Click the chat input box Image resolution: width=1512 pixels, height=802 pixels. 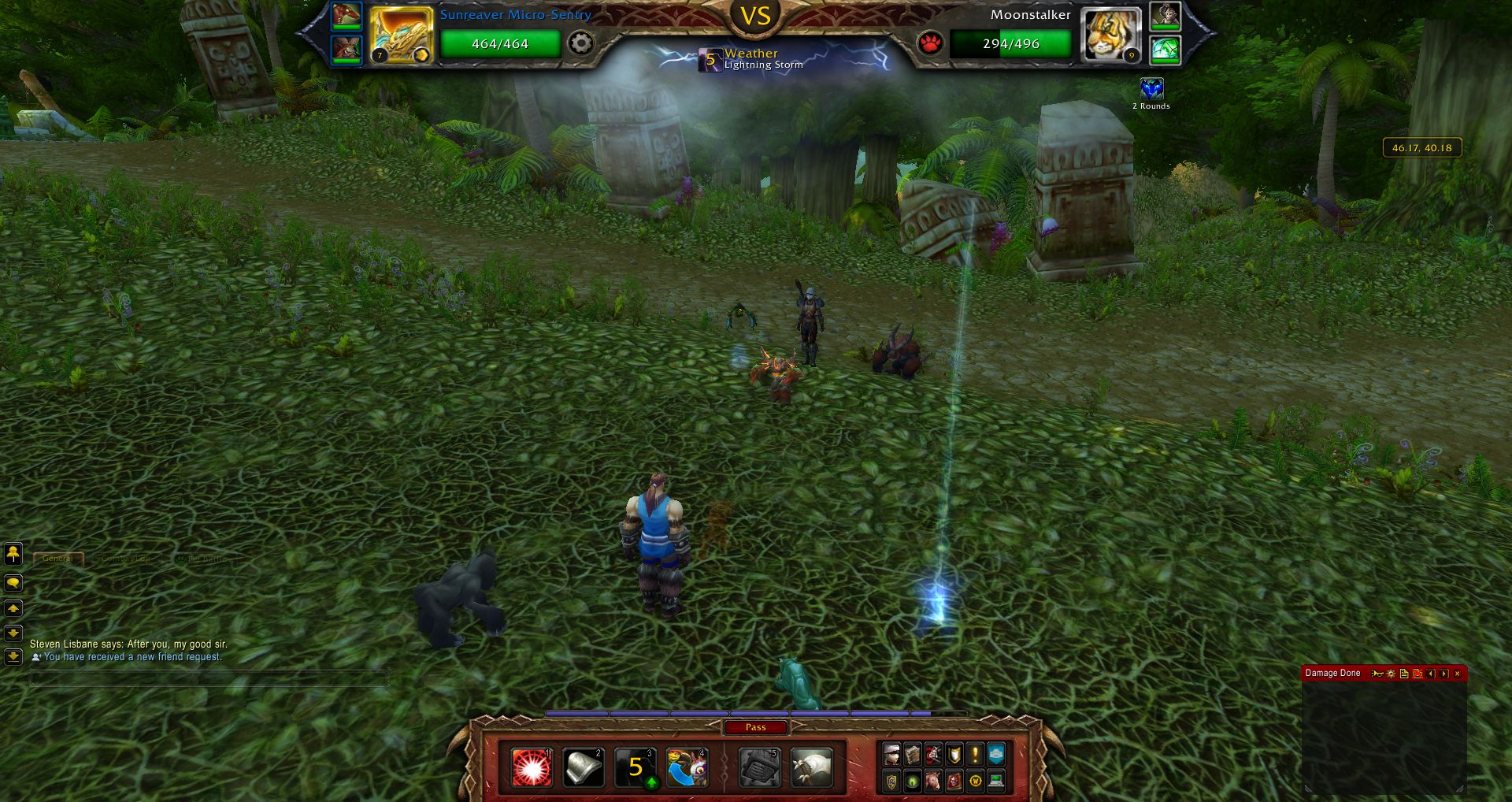coord(209,678)
